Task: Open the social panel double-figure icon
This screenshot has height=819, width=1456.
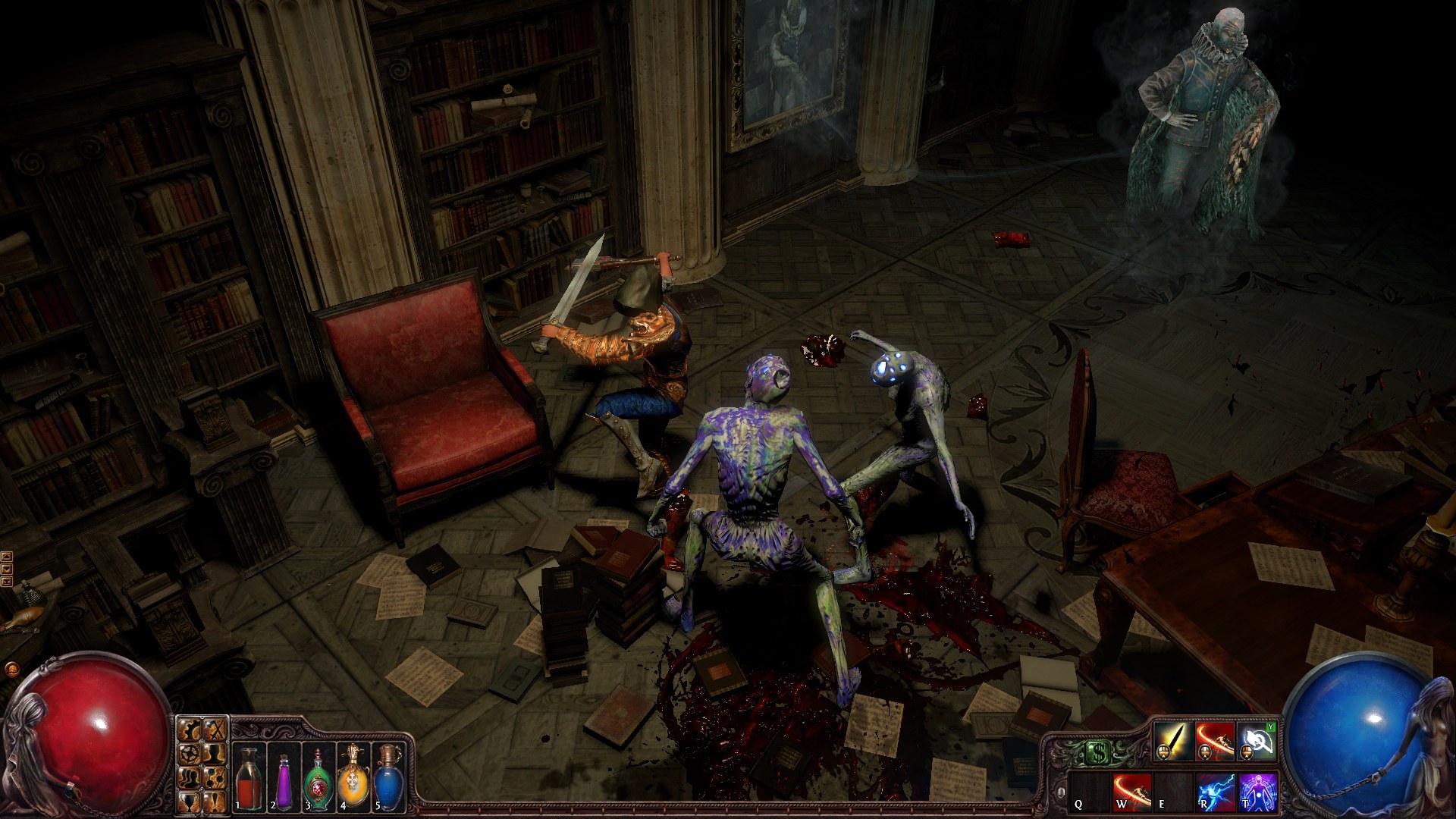Action: pyautogui.click(x=190, y=780)
